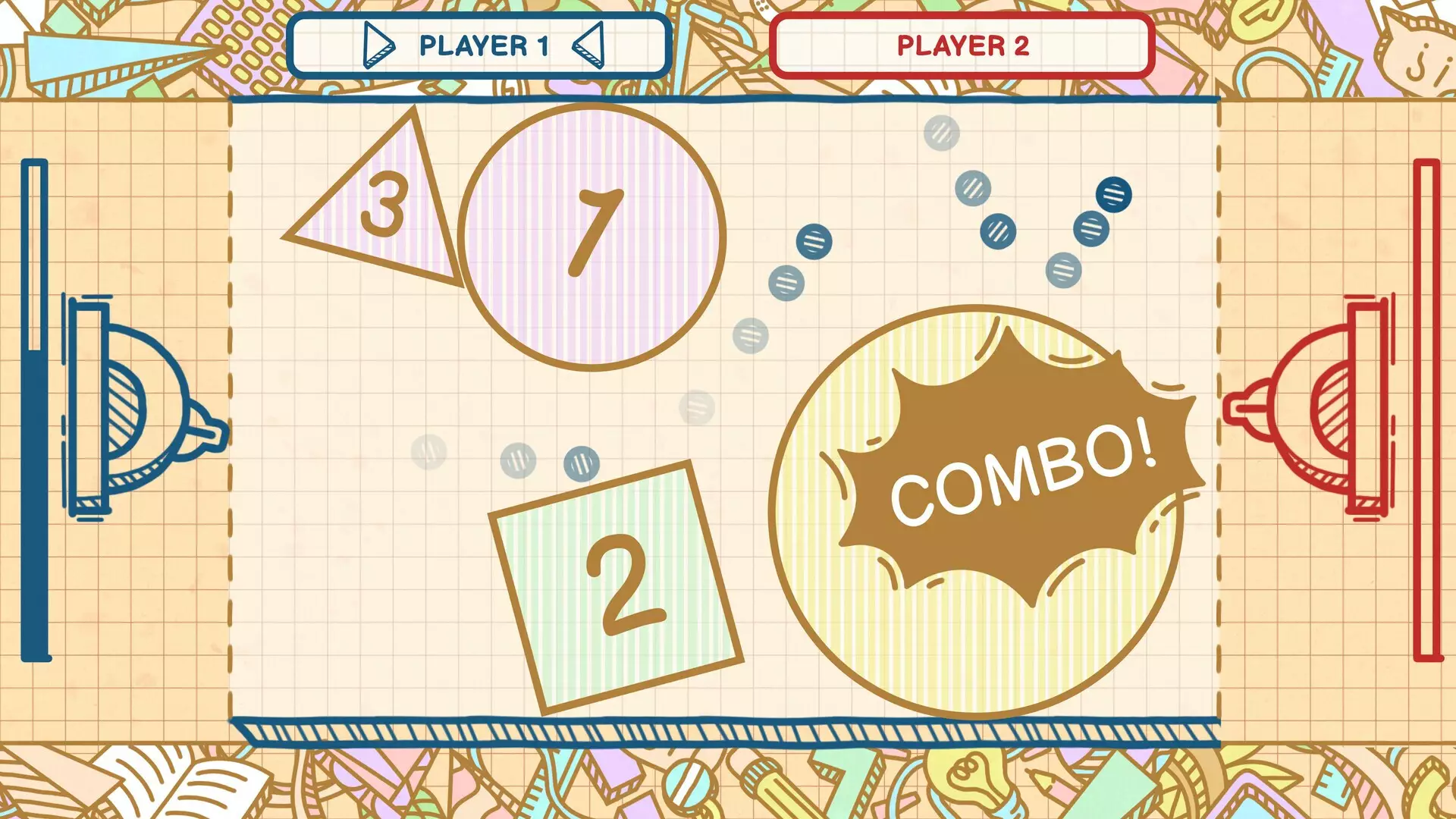Toggle the right-facing arrow beside Player 1

pos(377,45)
